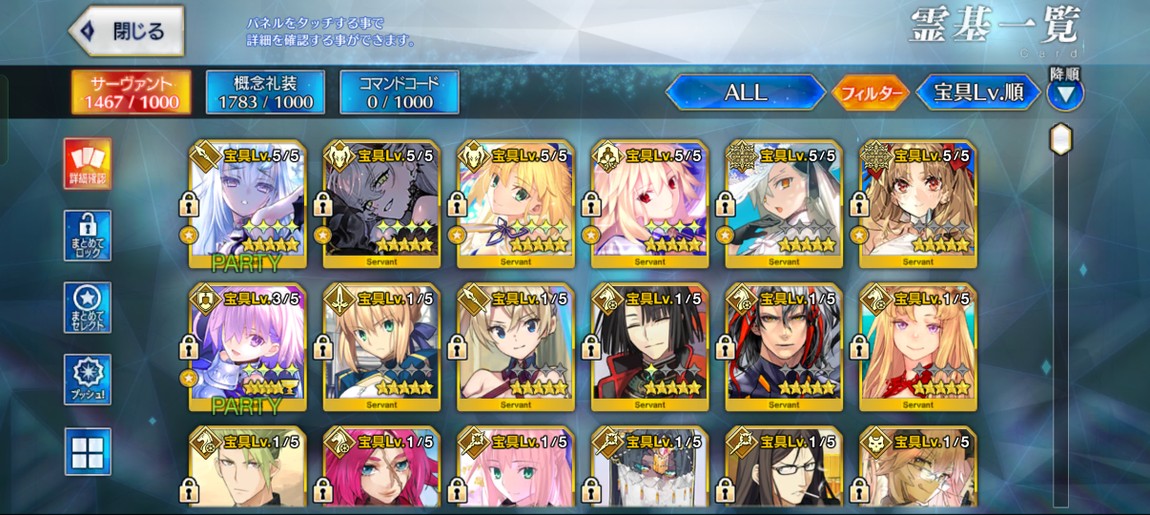Switch to the サーヴァント tab
The height and width of the screenshot is (515, 1150).
(x=131, y=92)
